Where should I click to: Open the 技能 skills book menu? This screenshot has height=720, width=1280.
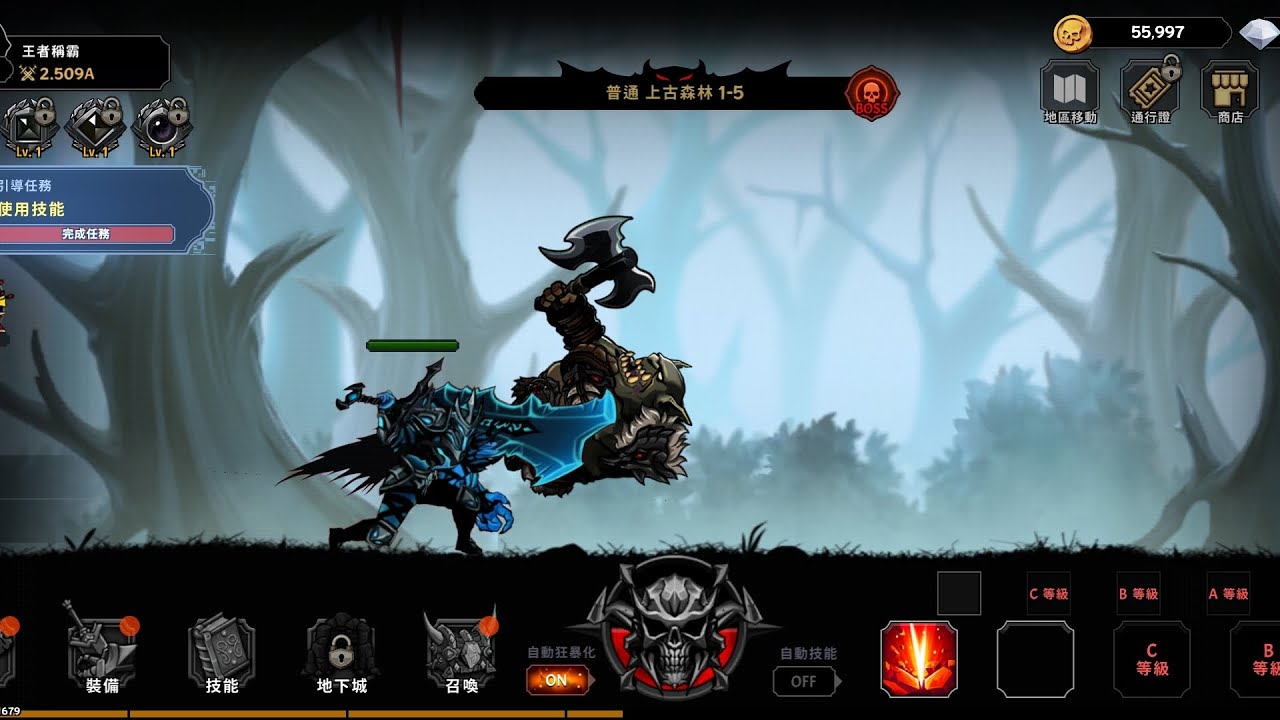(221, 653)
